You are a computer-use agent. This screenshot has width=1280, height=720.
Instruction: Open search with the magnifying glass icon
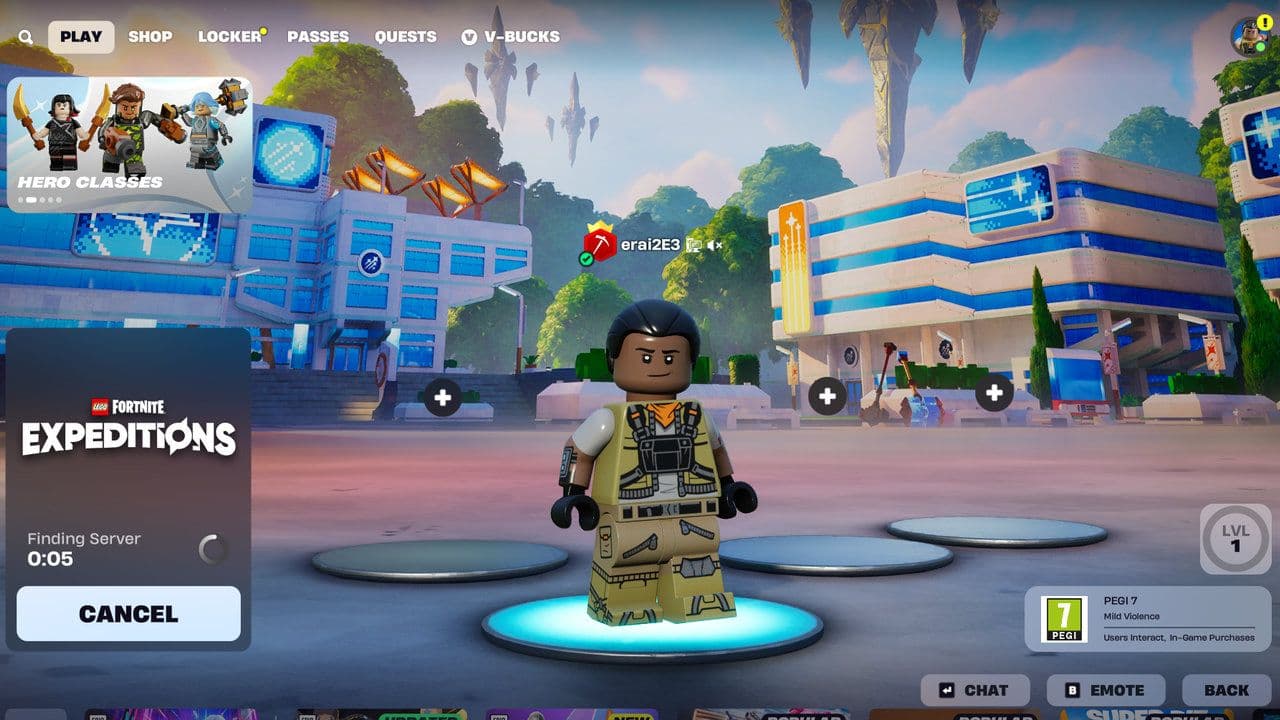click(x=25, y=36)
